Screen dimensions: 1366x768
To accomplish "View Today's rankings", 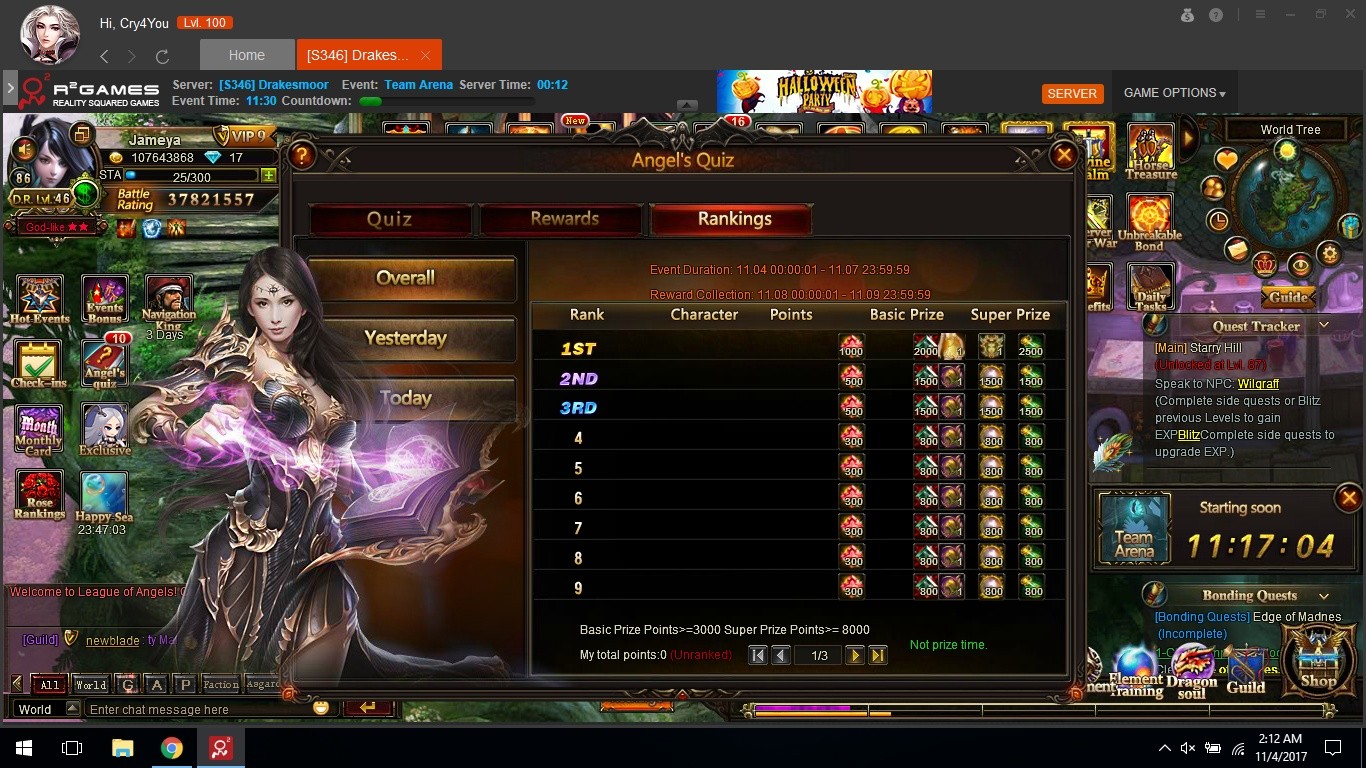I will pos(405,398).
